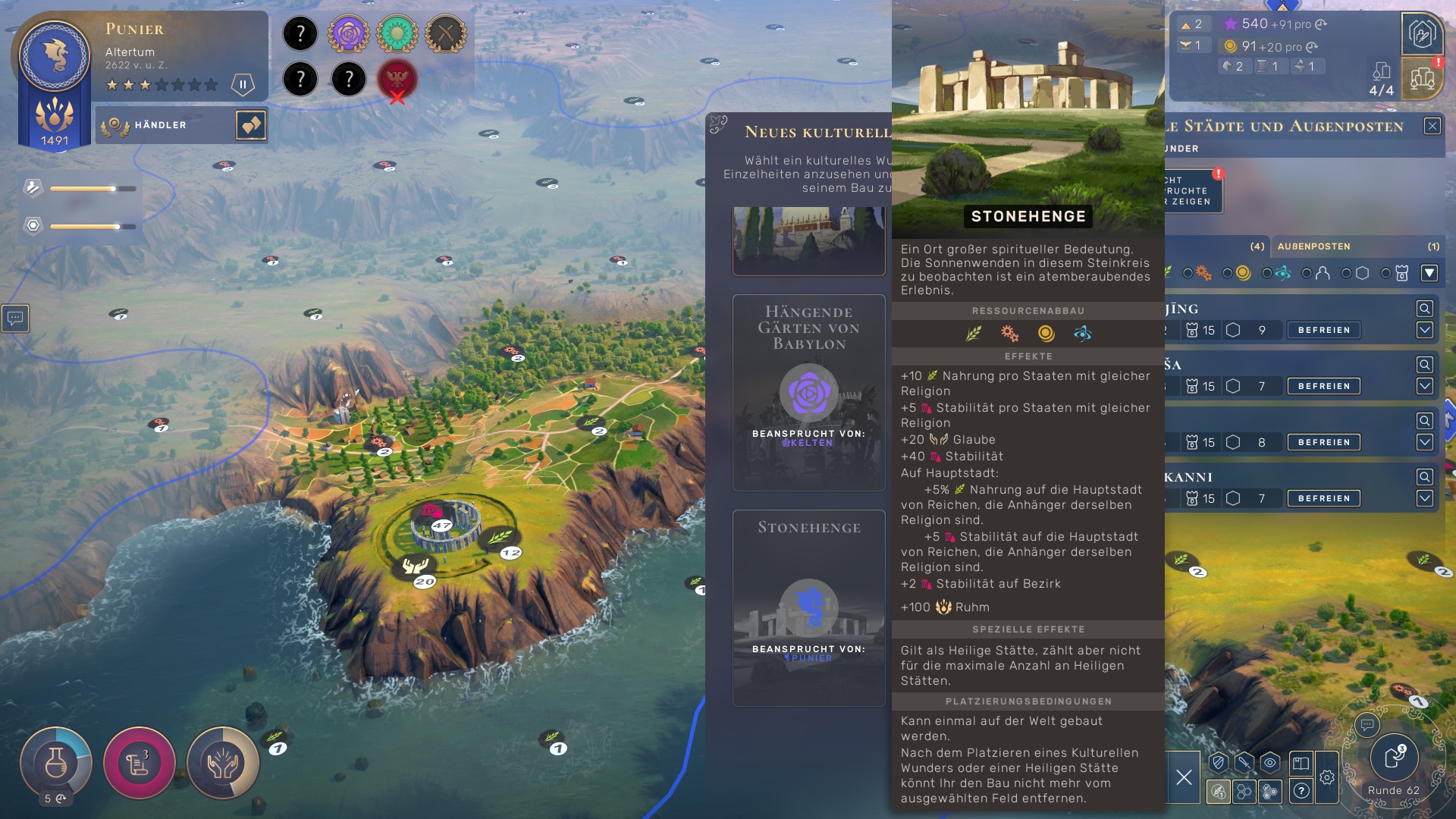Select the crossed swords empire emblem
This screenshot has width=1456, height=819.
click(x=446, y=34)
